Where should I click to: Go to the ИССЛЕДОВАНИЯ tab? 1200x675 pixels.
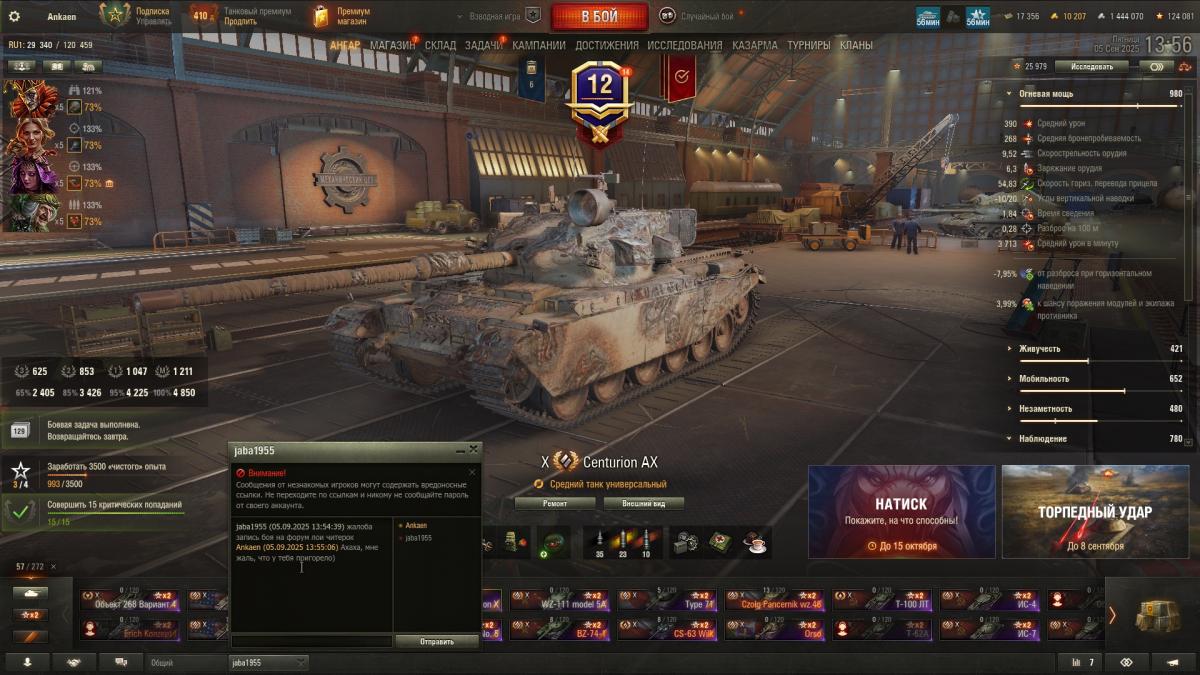pos(684,45)
